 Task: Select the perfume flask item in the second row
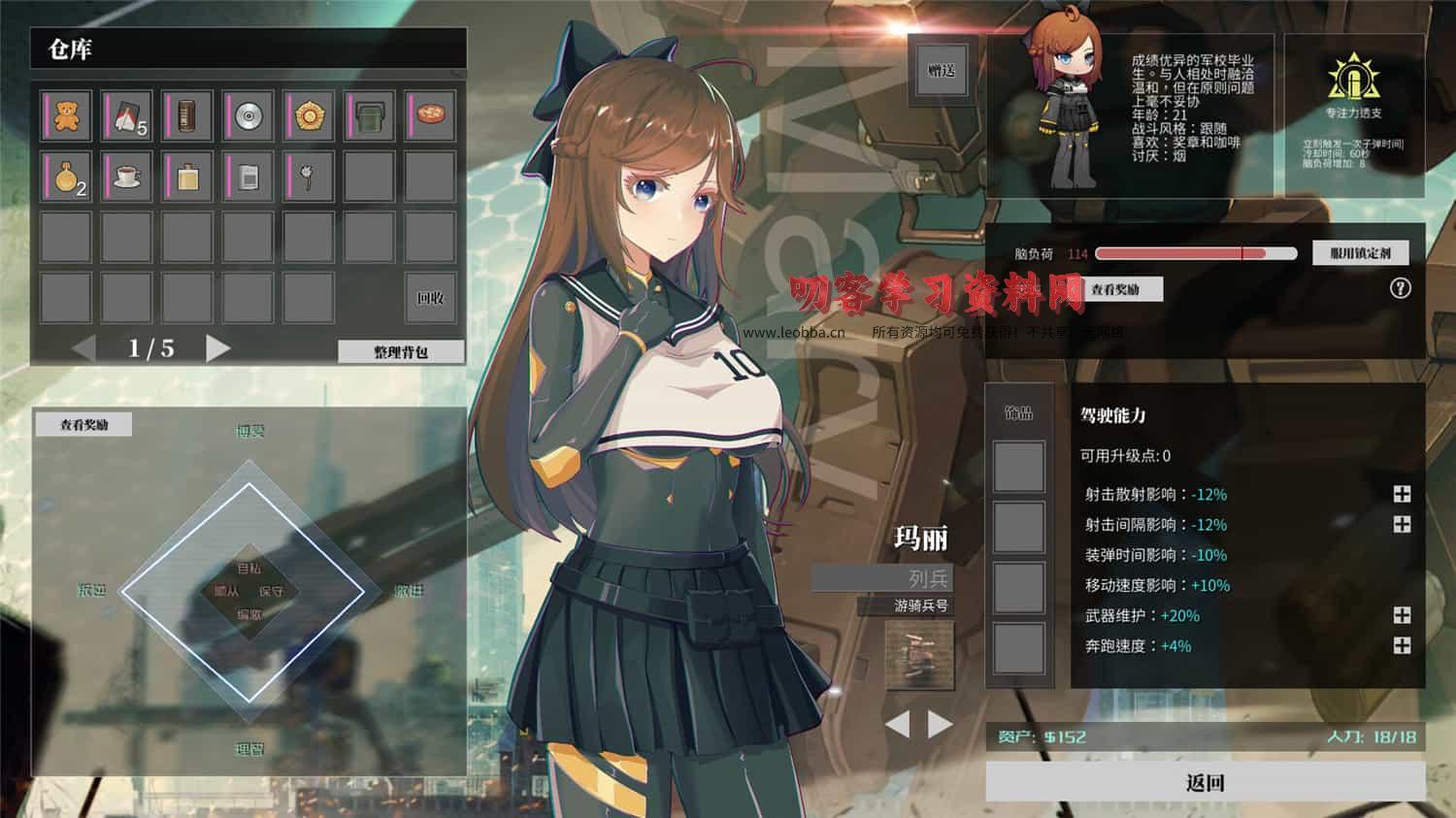tap(186, 177)
